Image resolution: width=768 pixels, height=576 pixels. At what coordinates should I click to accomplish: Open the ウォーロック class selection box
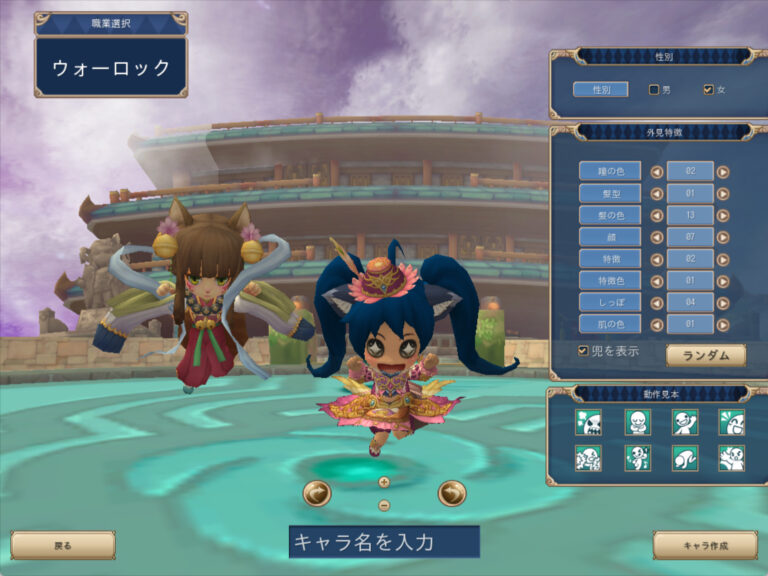pos(111,68)
